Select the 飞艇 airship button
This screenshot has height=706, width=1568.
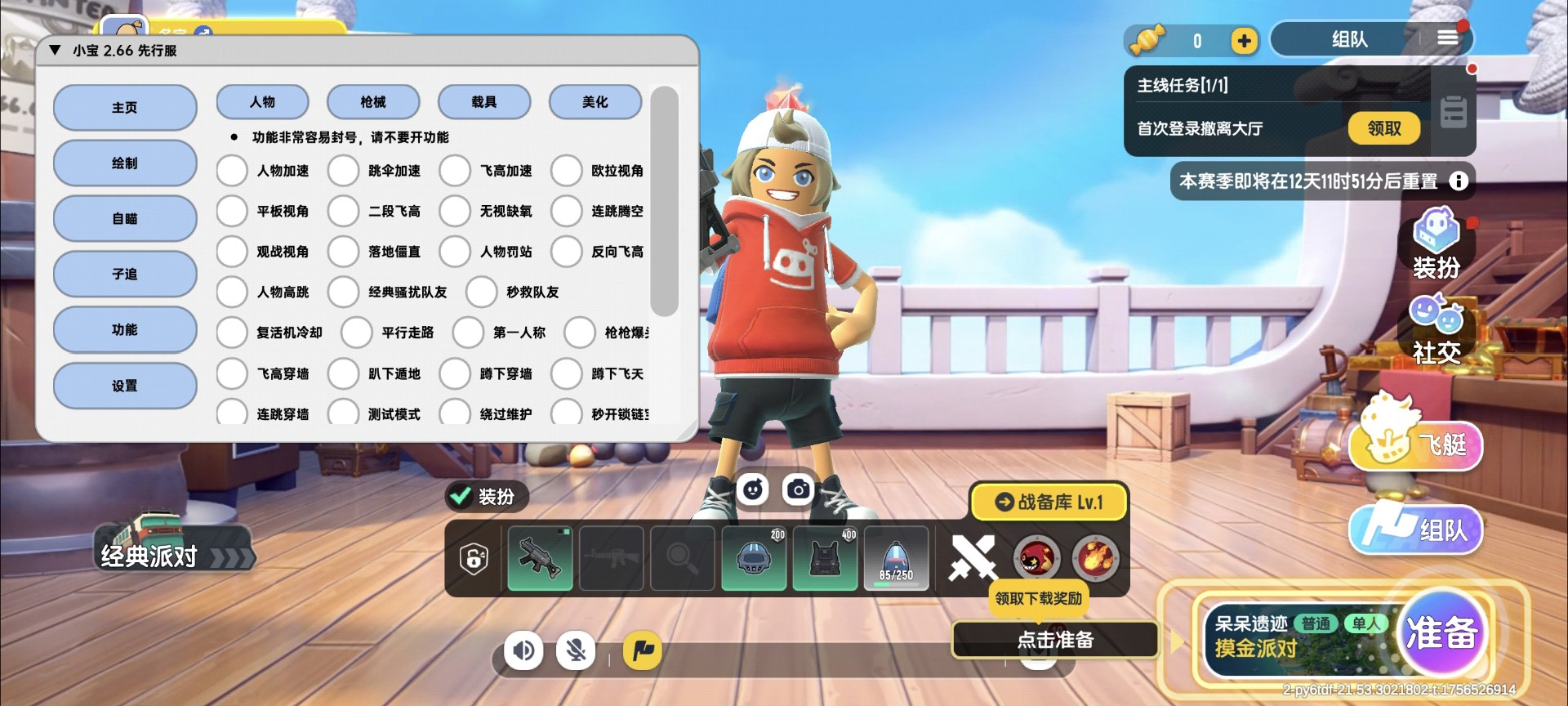tap(1417, 444)
